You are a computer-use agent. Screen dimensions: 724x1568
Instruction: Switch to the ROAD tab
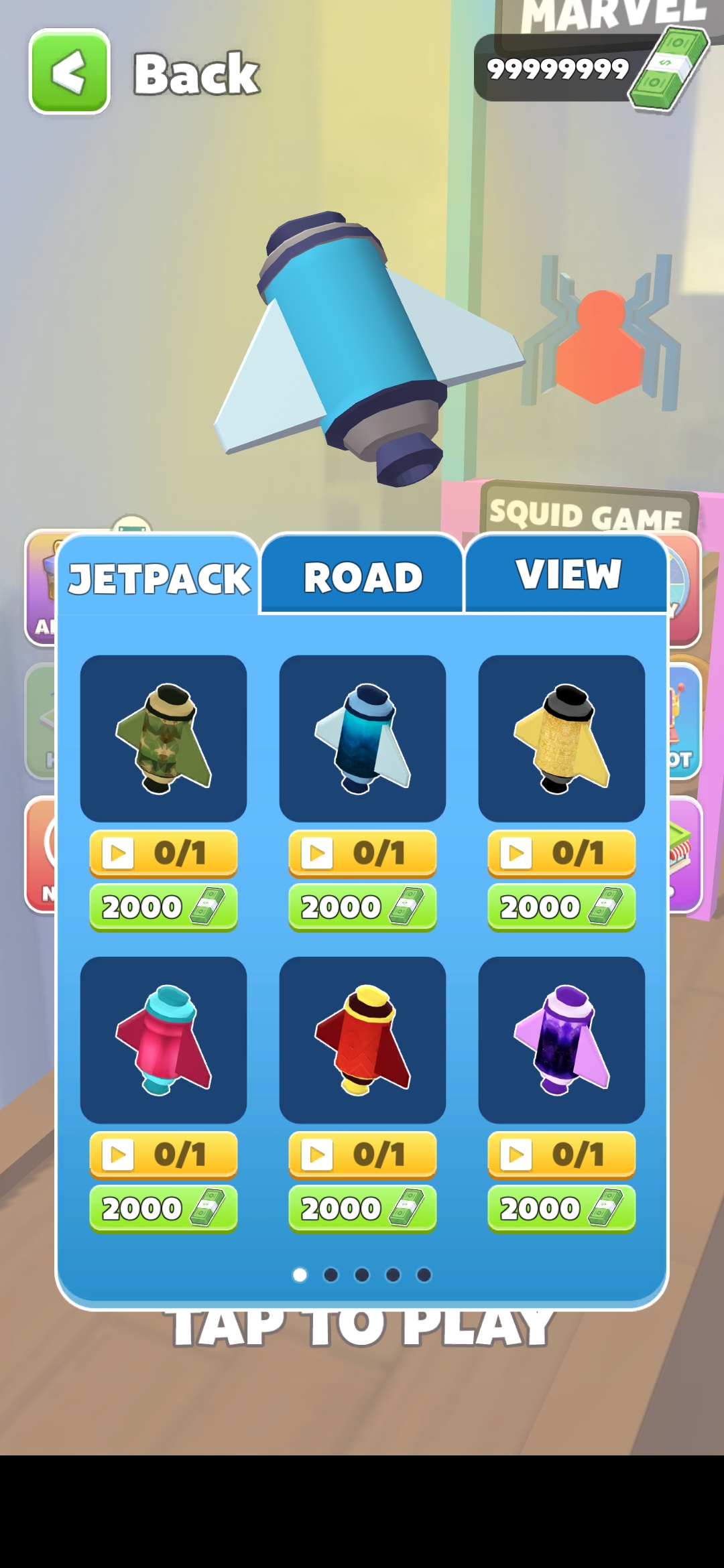[x=362, y=576]
